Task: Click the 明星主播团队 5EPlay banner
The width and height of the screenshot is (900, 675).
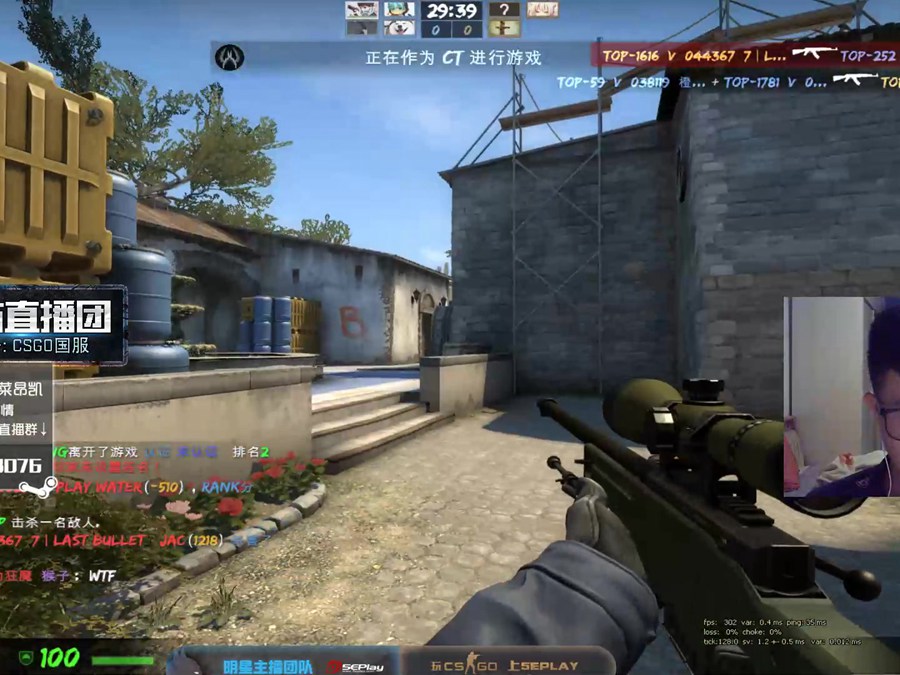Action: pyautogui.click(x=285, y=663)
